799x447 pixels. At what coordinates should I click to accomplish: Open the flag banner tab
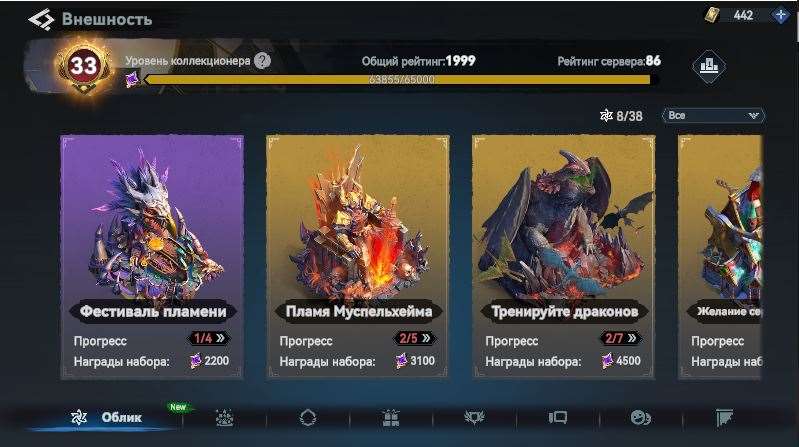coord(725,418)
